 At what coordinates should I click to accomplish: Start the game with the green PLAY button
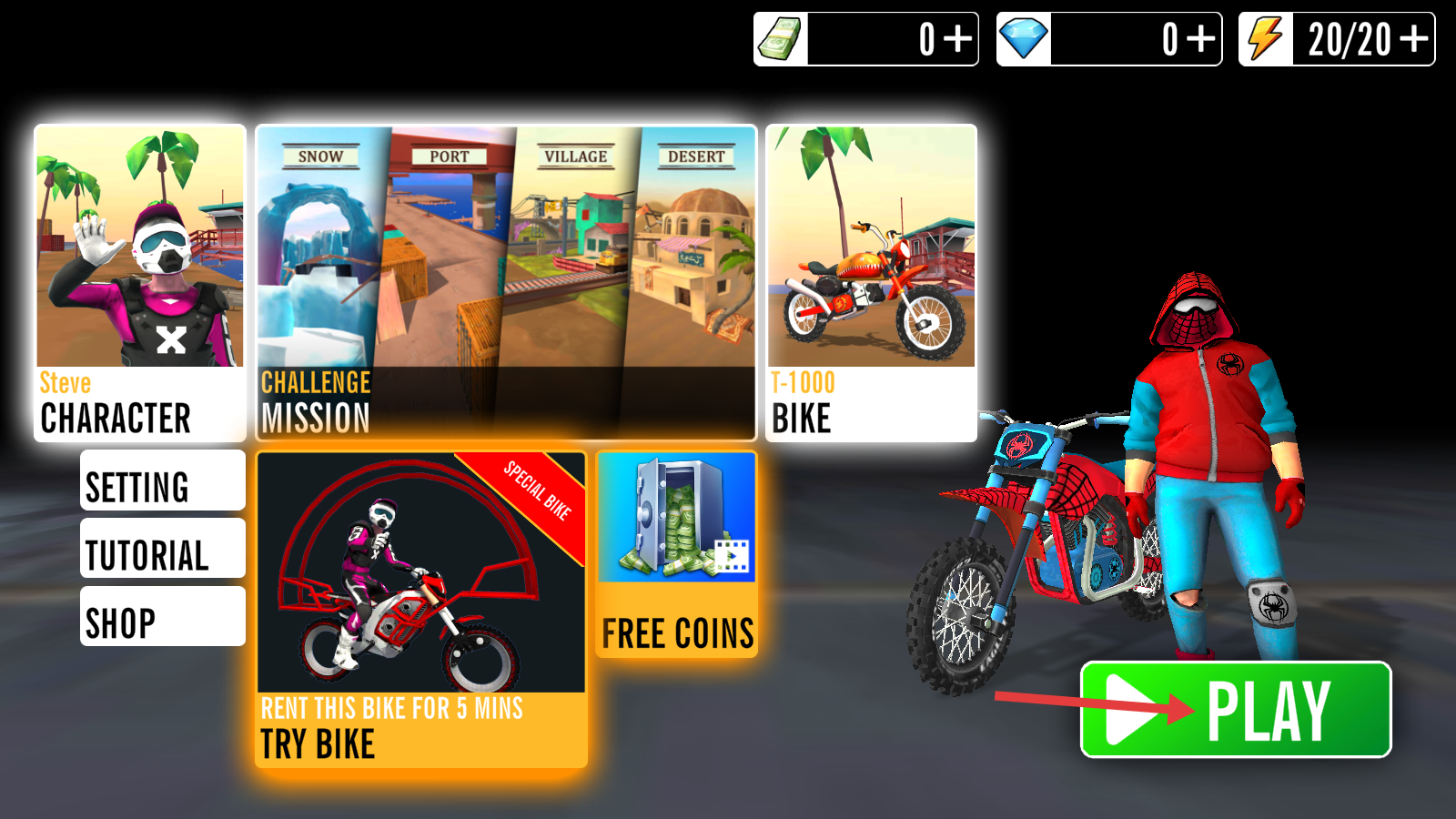1236,710
